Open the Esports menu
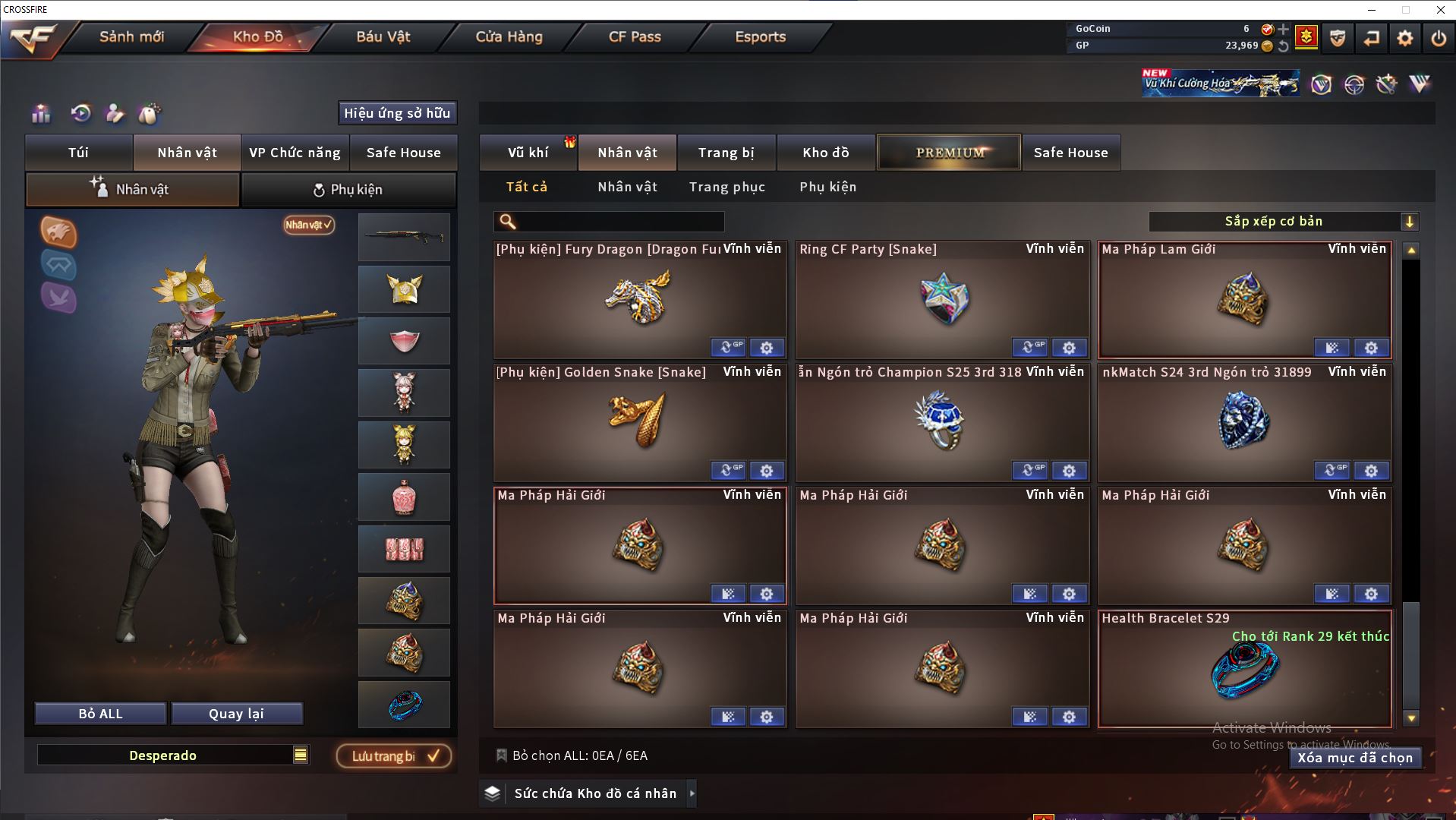 click(x=760, y=36)
